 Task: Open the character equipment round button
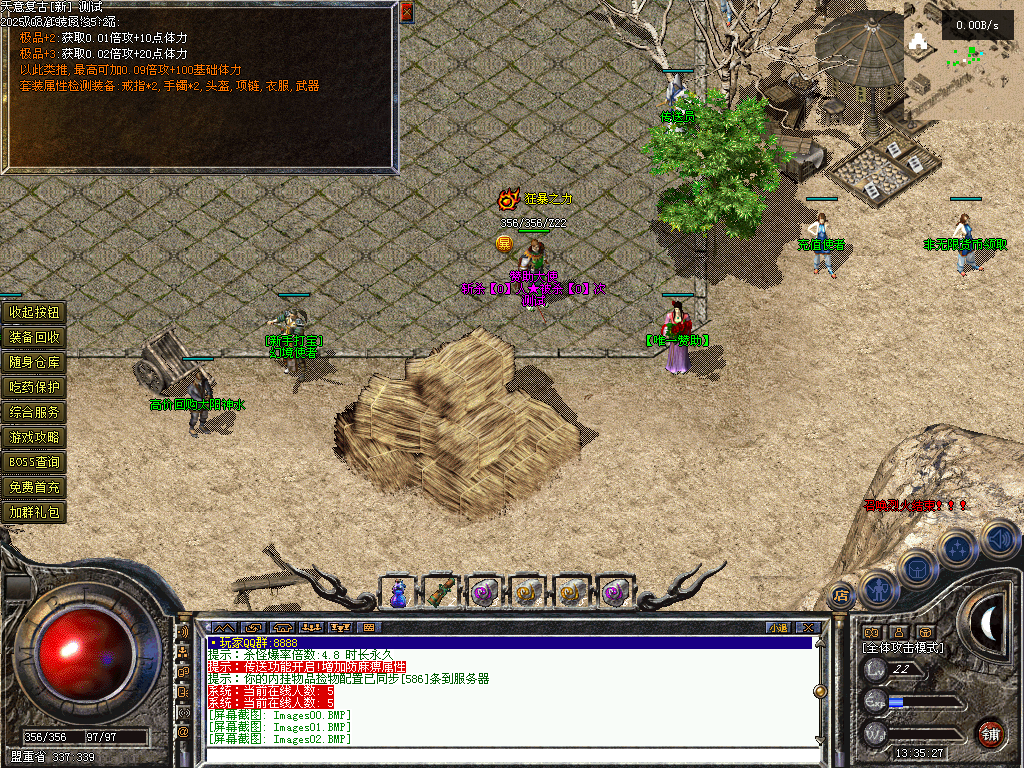point(877,588)
